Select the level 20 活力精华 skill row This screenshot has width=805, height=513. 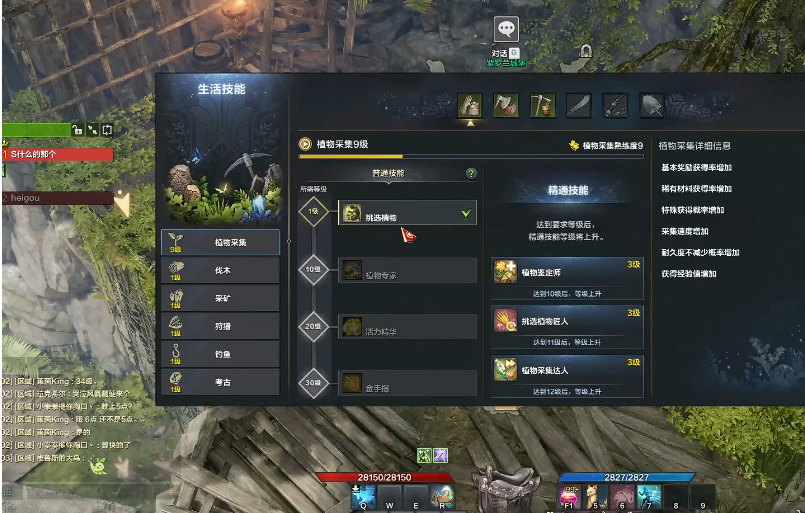[x=407, y=326]
